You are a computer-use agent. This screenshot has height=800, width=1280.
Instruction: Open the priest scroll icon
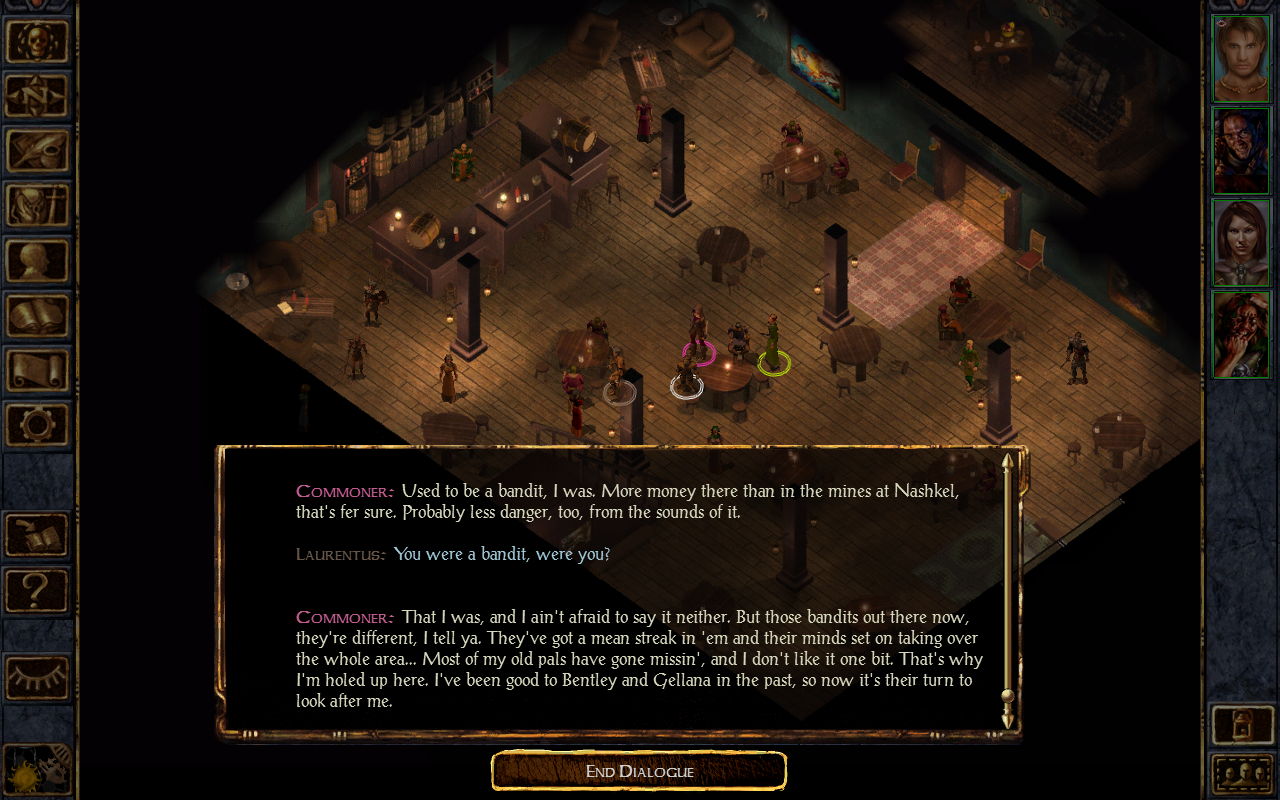38,370
